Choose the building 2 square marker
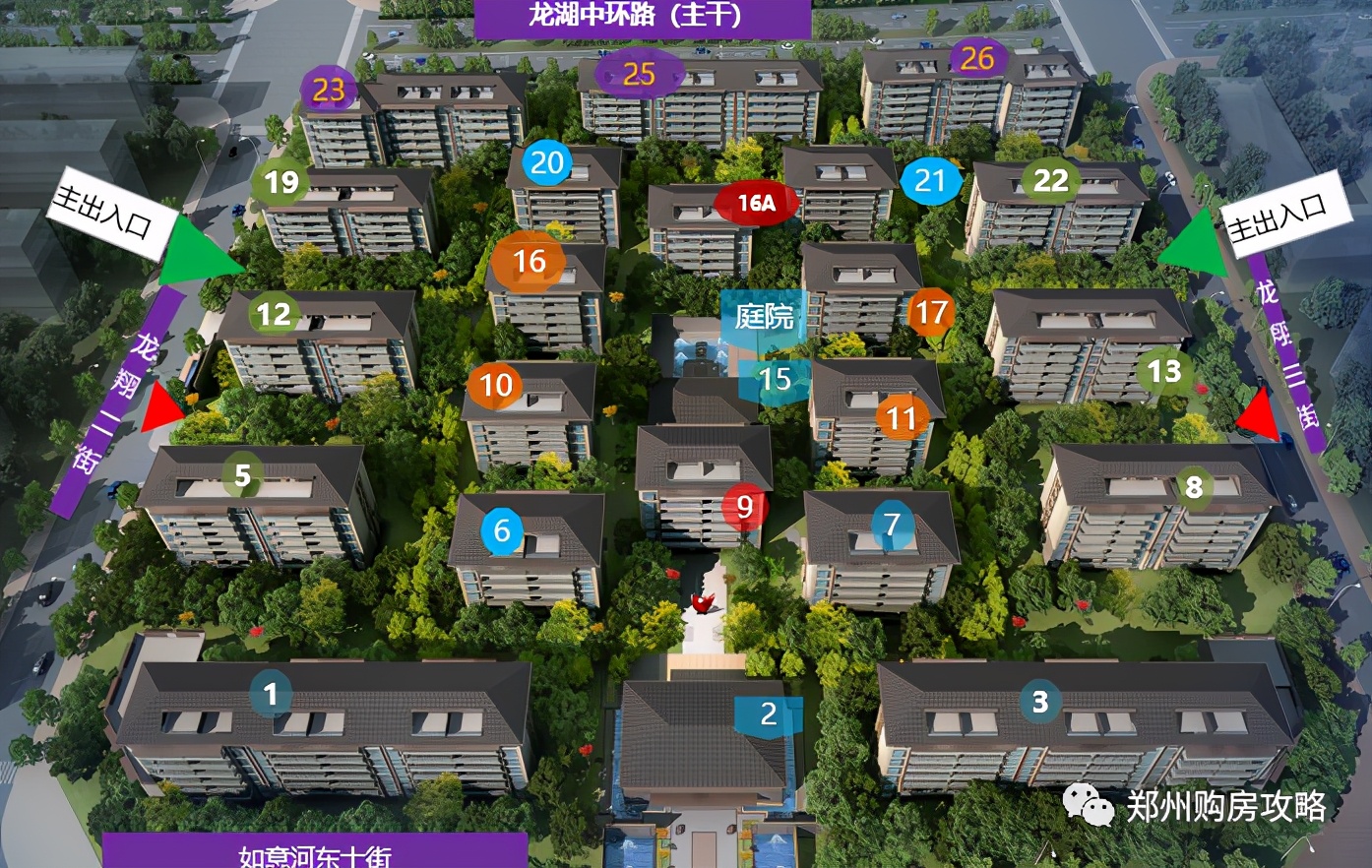The width and height of the screenshot is (1372, 868). coord(769,714)
